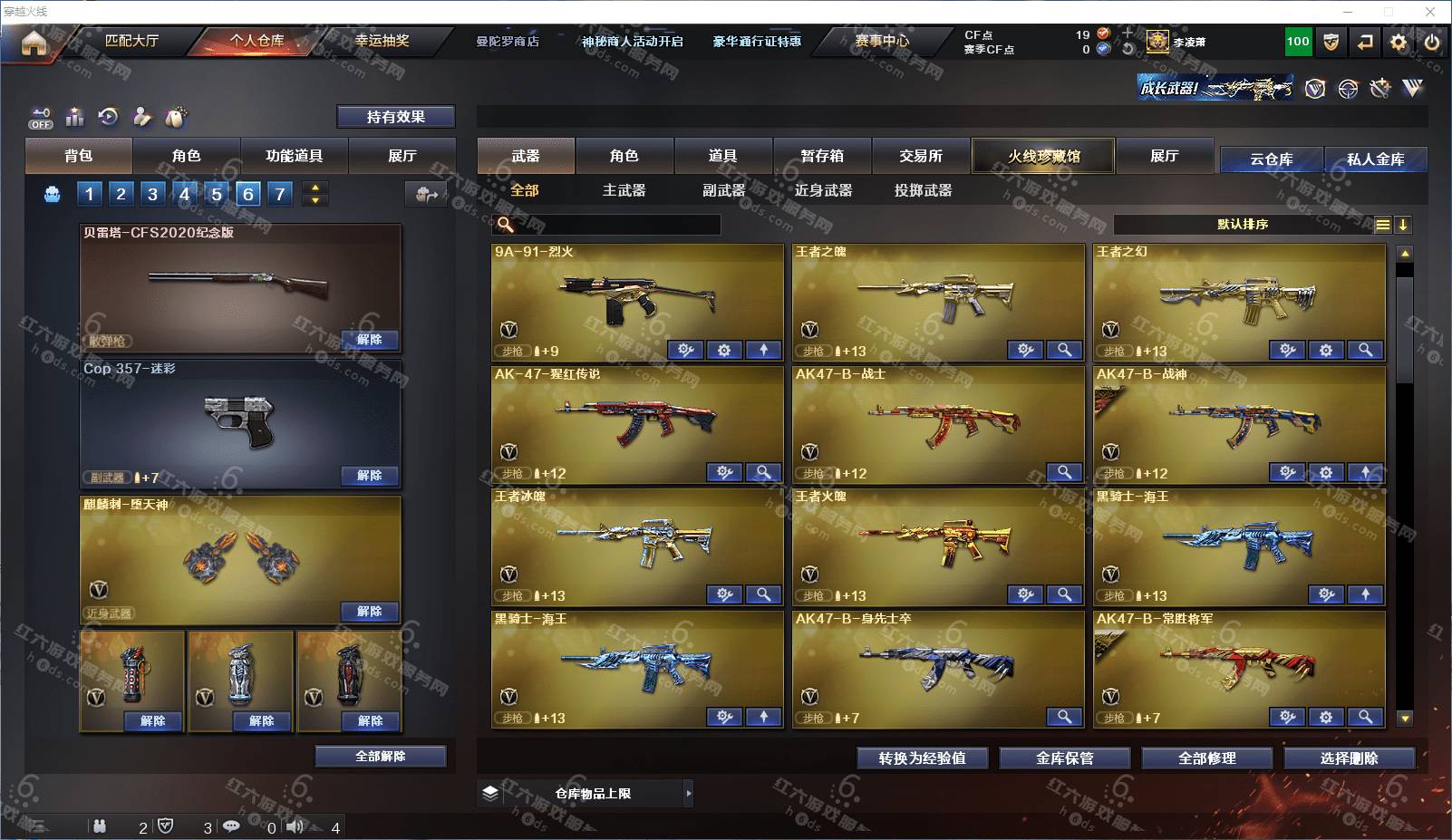Click 全部修理 to repair all
This screenshot has width=1452, height=840.
point(1206,758)
